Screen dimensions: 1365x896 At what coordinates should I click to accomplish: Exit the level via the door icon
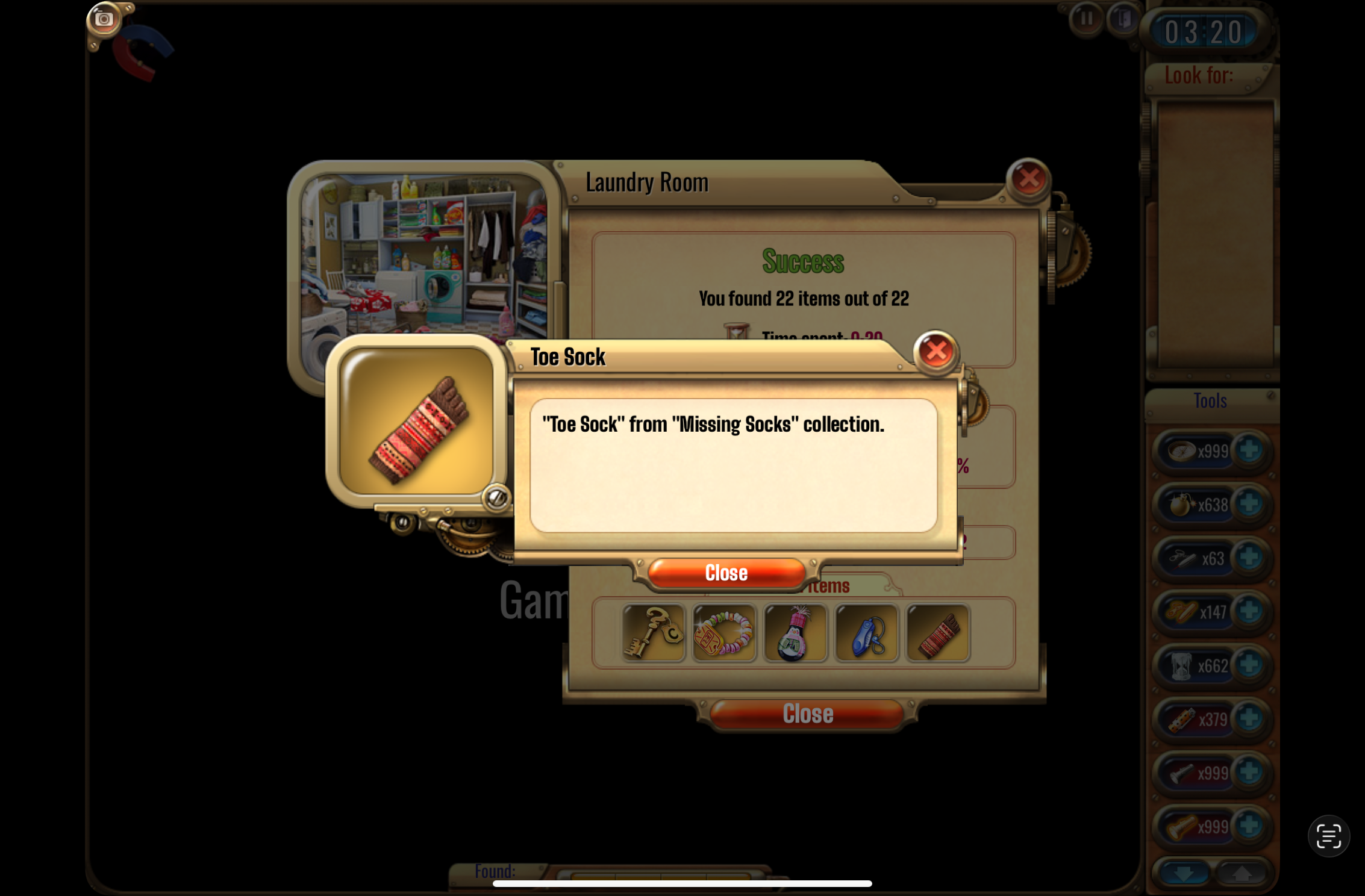pyautogui.click(x=1122, y=19)
